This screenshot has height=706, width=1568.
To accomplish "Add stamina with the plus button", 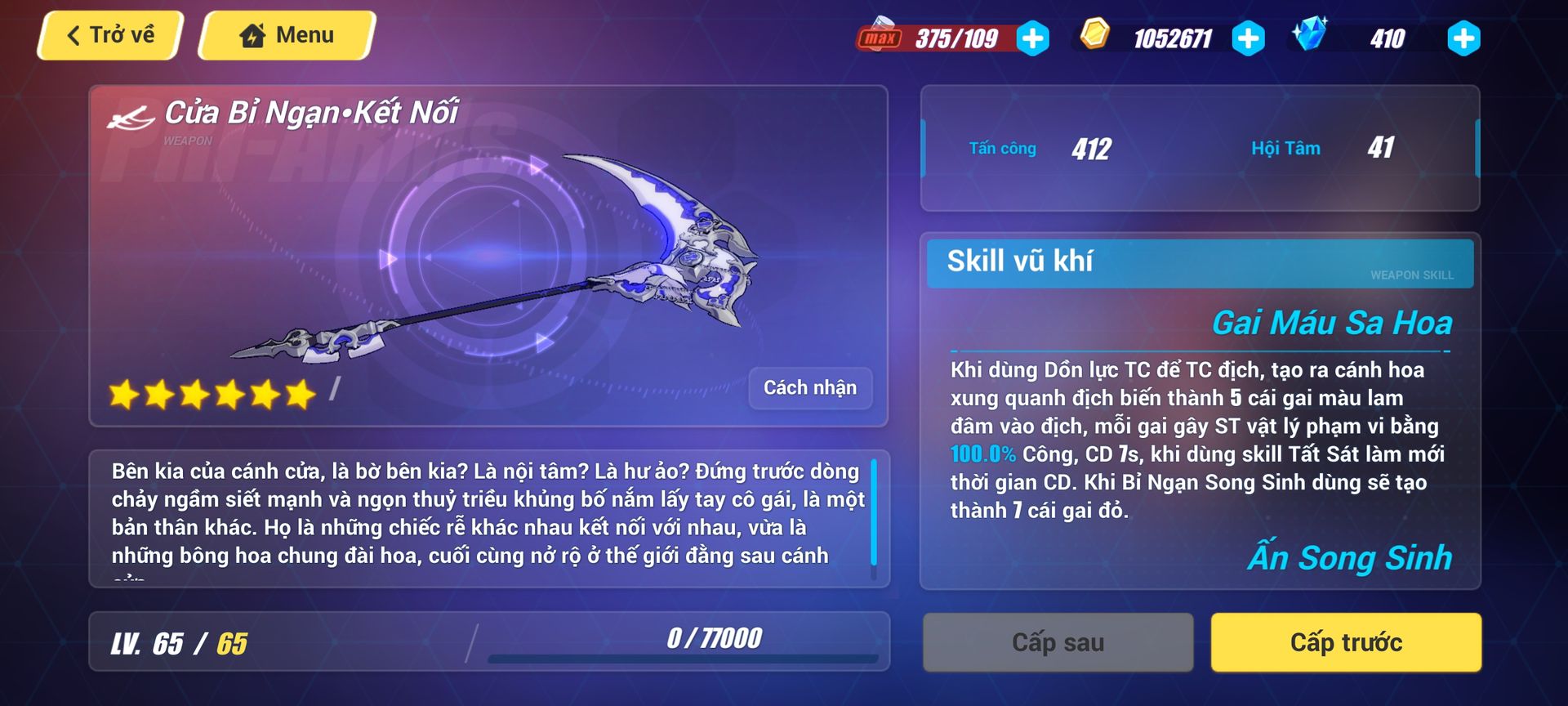I will pos(1033,38).
